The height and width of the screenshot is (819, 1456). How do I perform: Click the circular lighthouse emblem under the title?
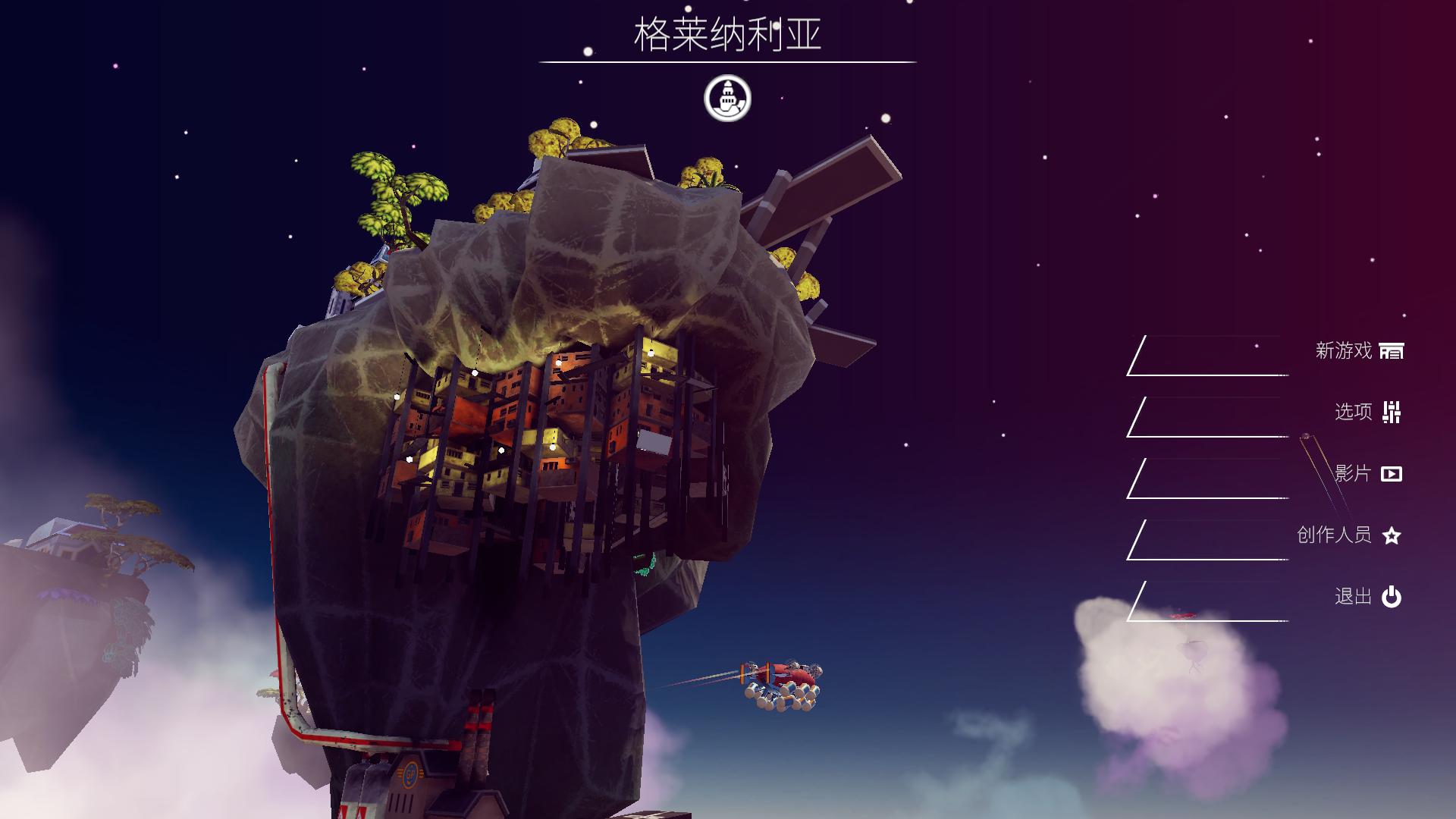727,98
